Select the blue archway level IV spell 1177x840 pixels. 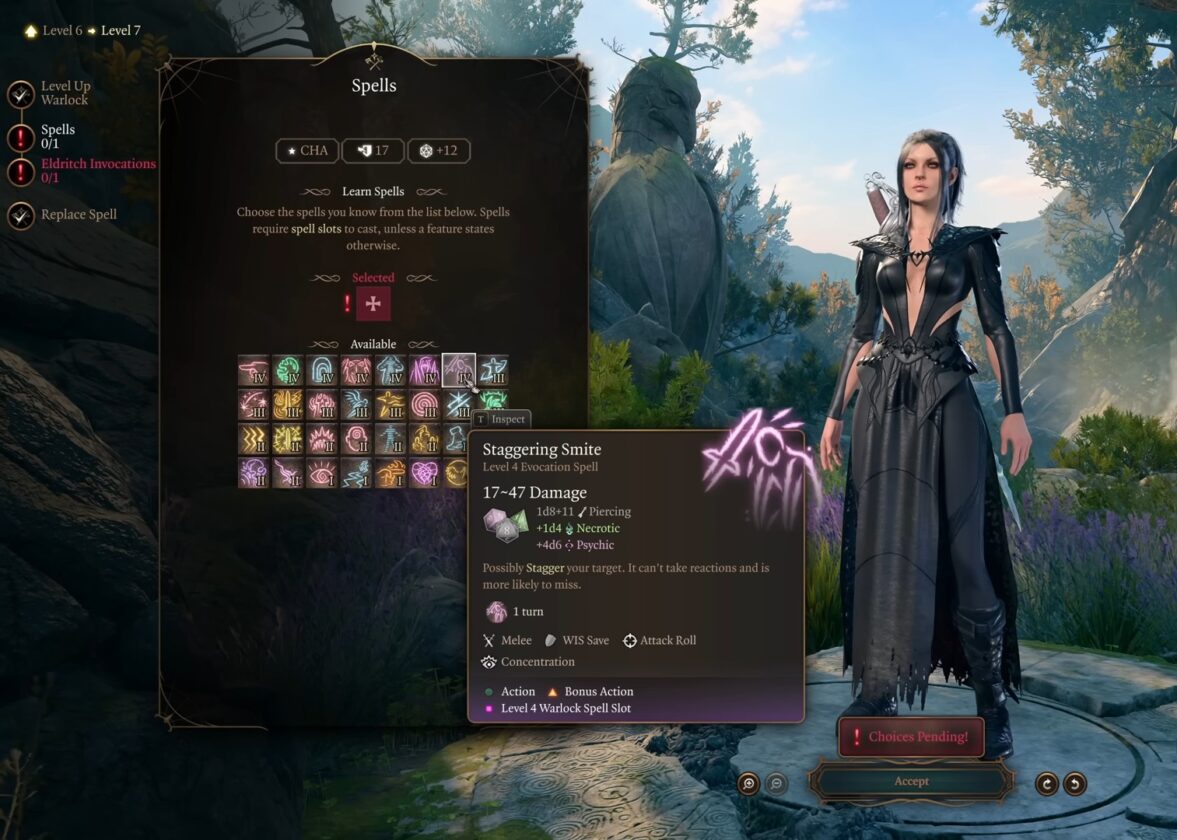tap(322, 371)
